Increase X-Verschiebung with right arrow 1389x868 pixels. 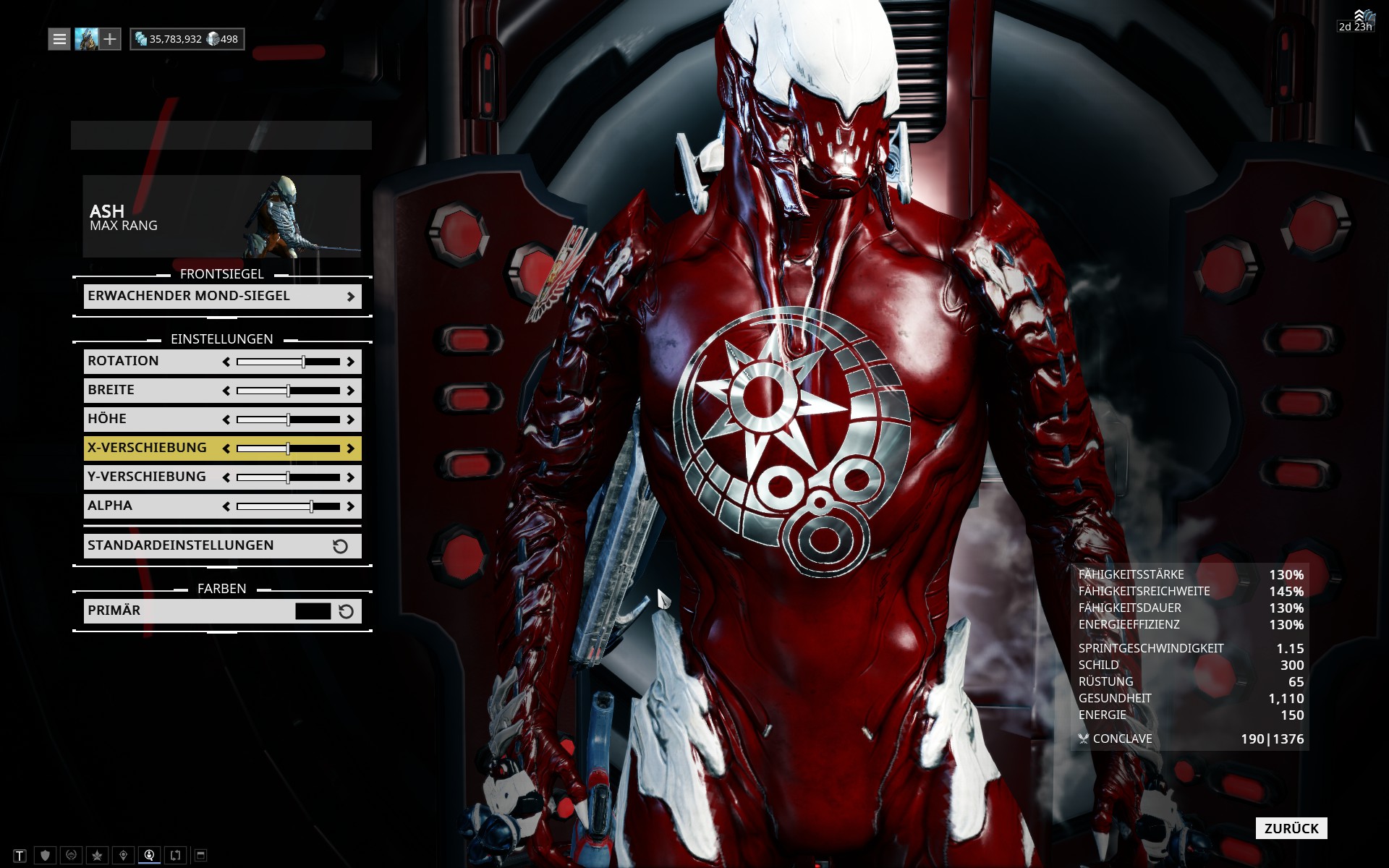[351, 448]
